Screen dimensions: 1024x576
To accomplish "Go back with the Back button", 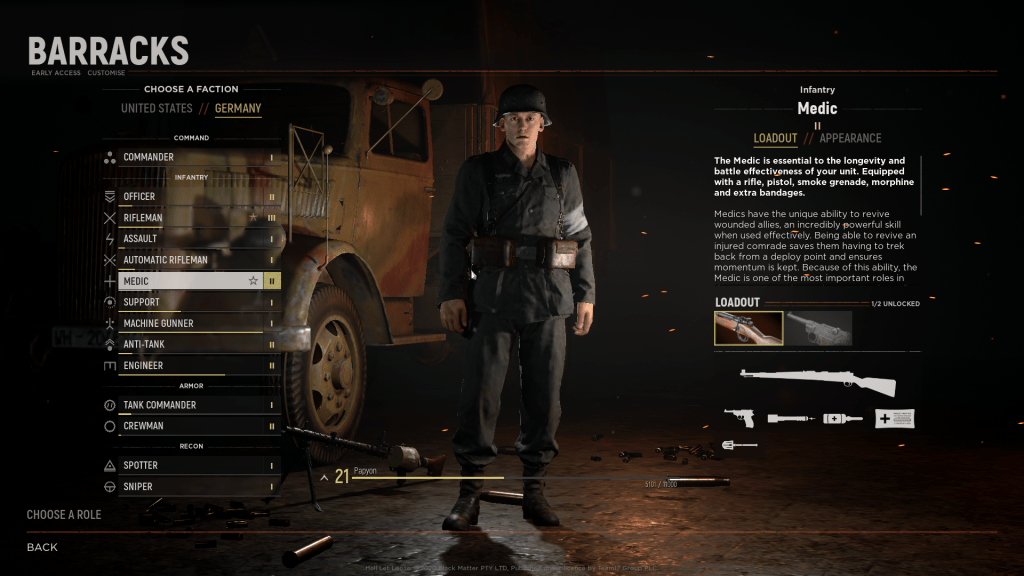I will [x=42, y=547].
